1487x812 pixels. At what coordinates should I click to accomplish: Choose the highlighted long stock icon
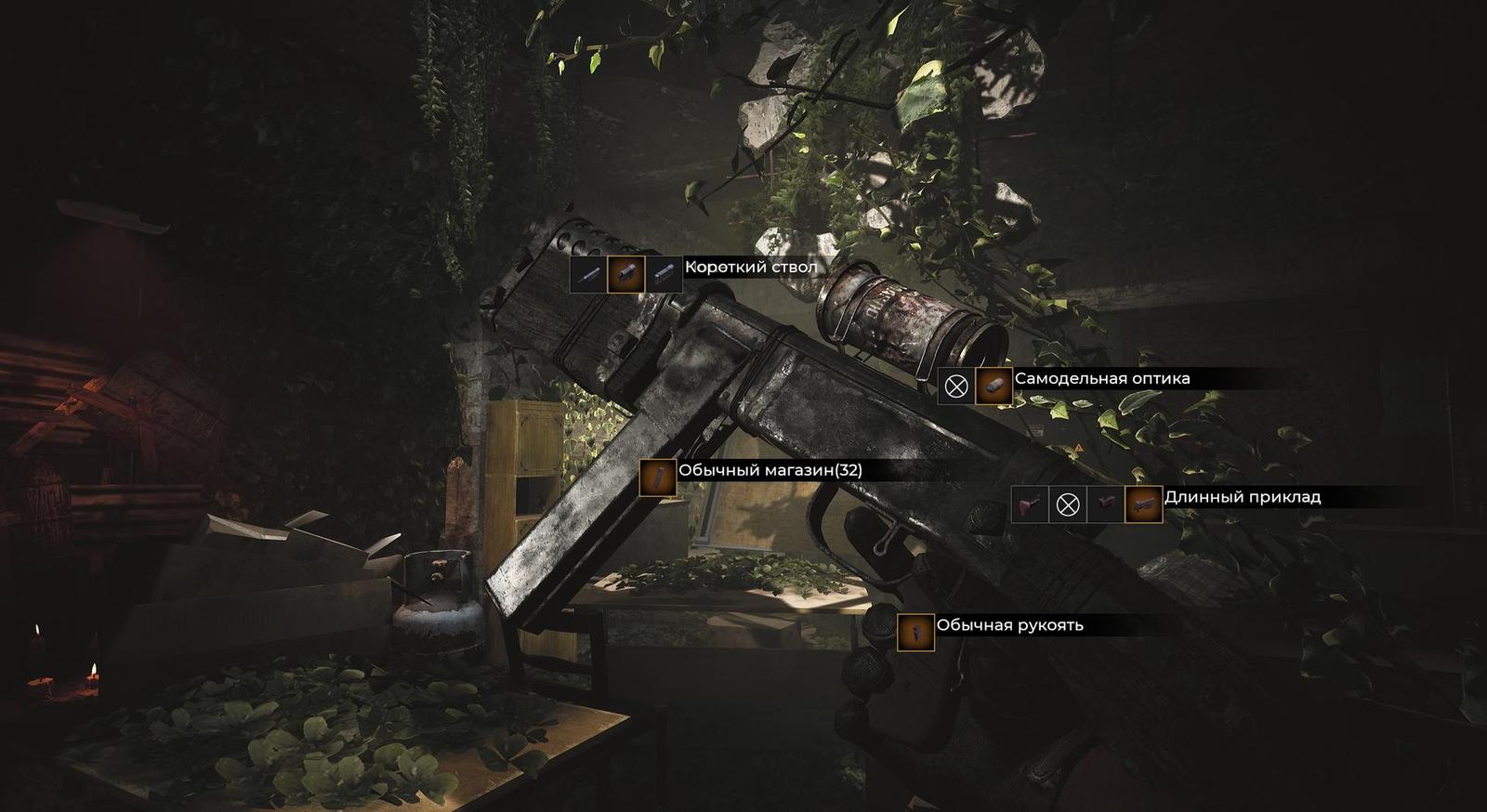[x=1143, y=504]
